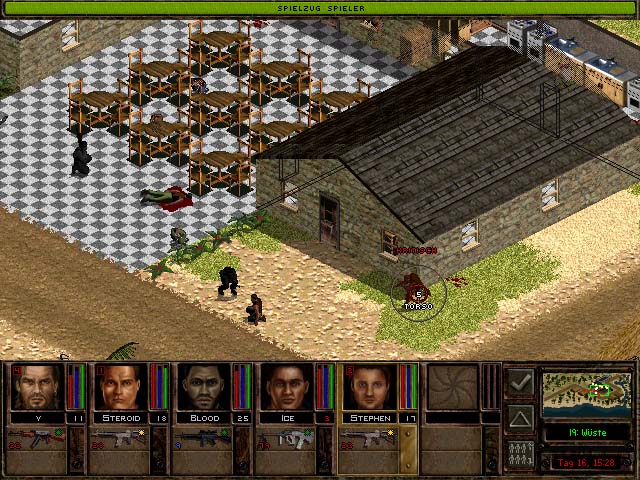End the turn with the checkmark button
This screenshot has height=480, width=640.
520,382
